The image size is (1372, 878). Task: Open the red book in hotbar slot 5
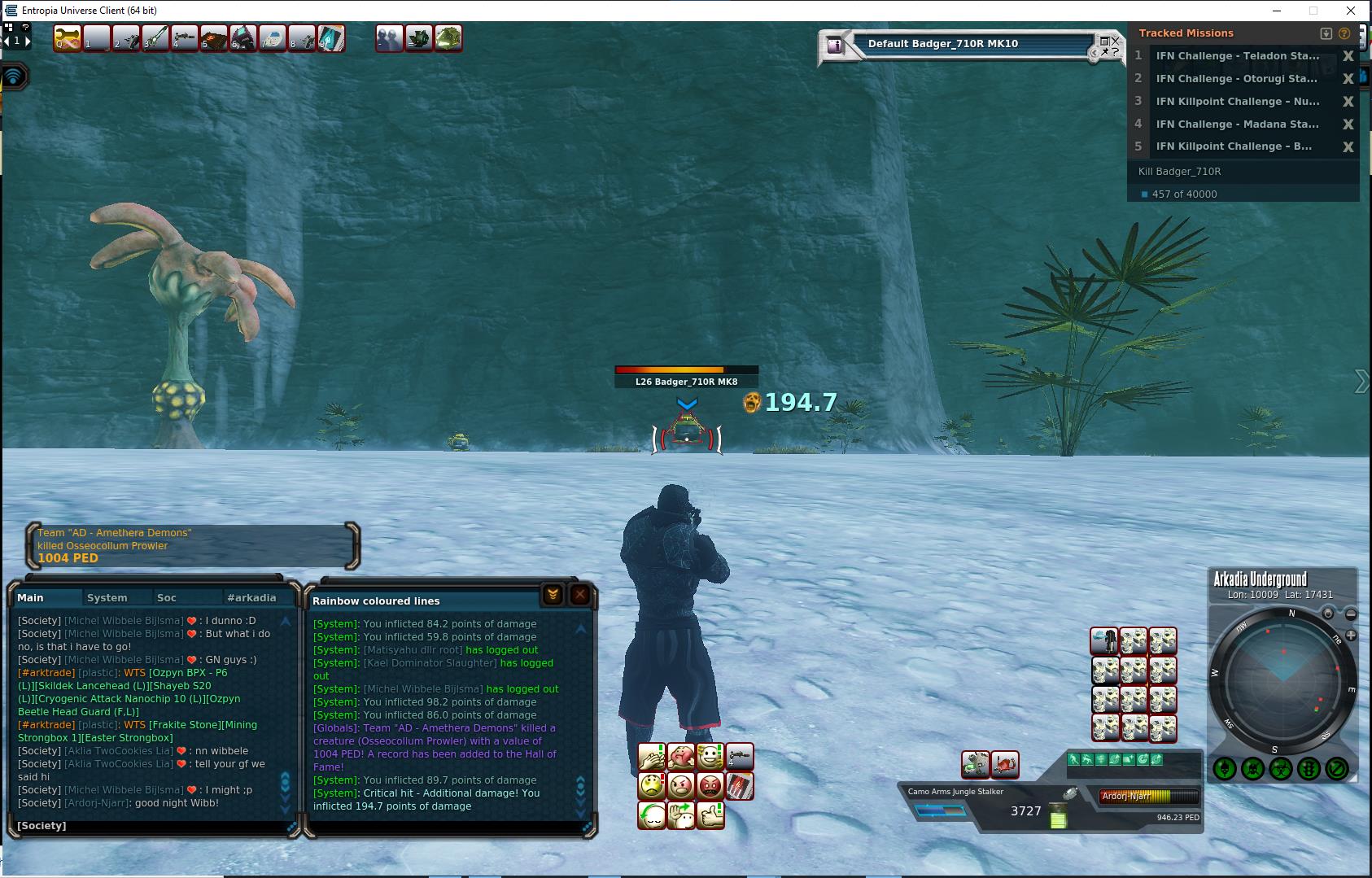click(x=214, y=37)
